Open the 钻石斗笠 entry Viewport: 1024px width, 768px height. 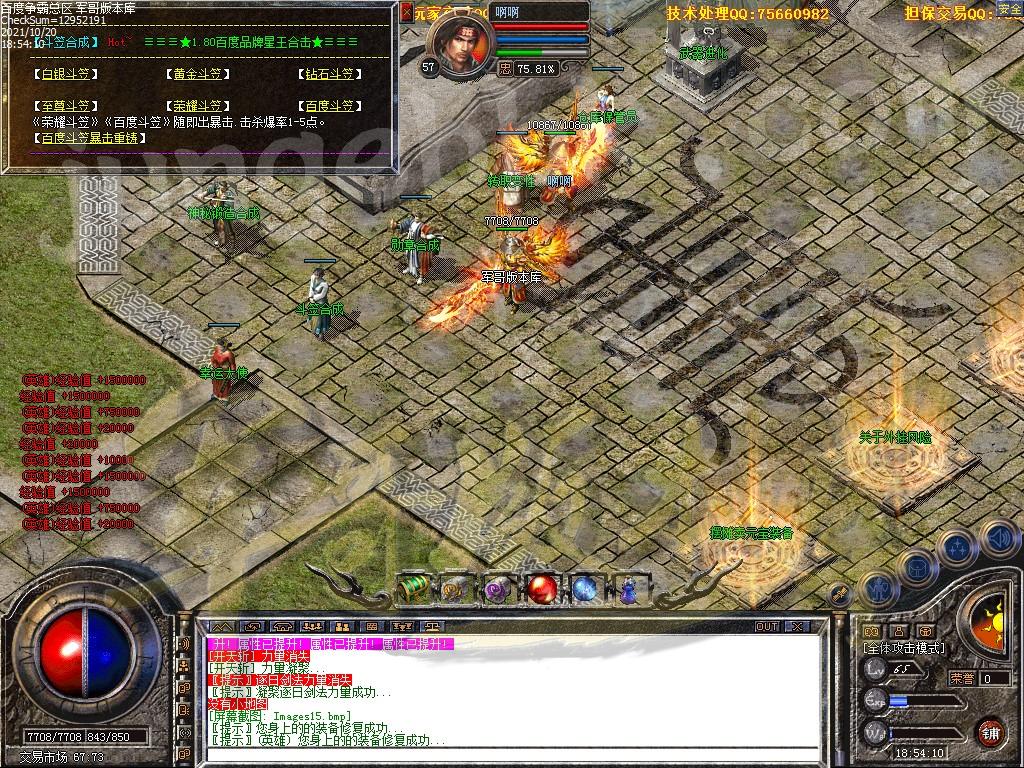click(328, 74)
